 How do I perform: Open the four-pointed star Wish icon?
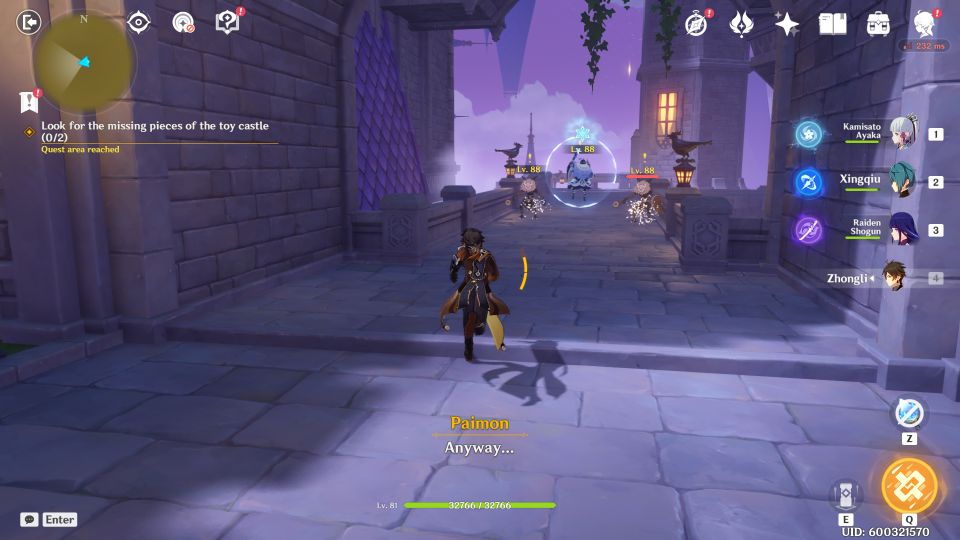click(x=787, y=24)
